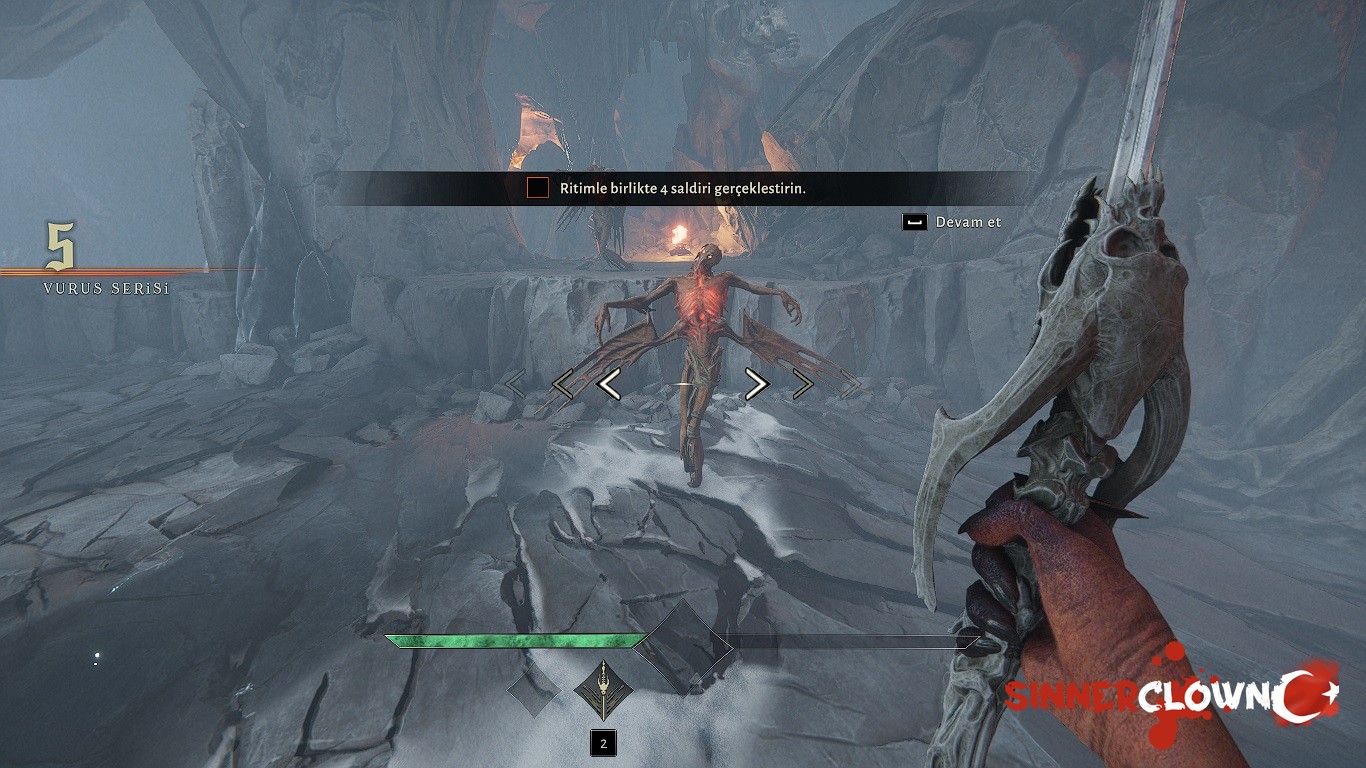Click the objective text 'Ritimle birlikte 4 saldiri gerçeklestirin'
Screen dimensions: 1366x768
[x=683, y=188]
